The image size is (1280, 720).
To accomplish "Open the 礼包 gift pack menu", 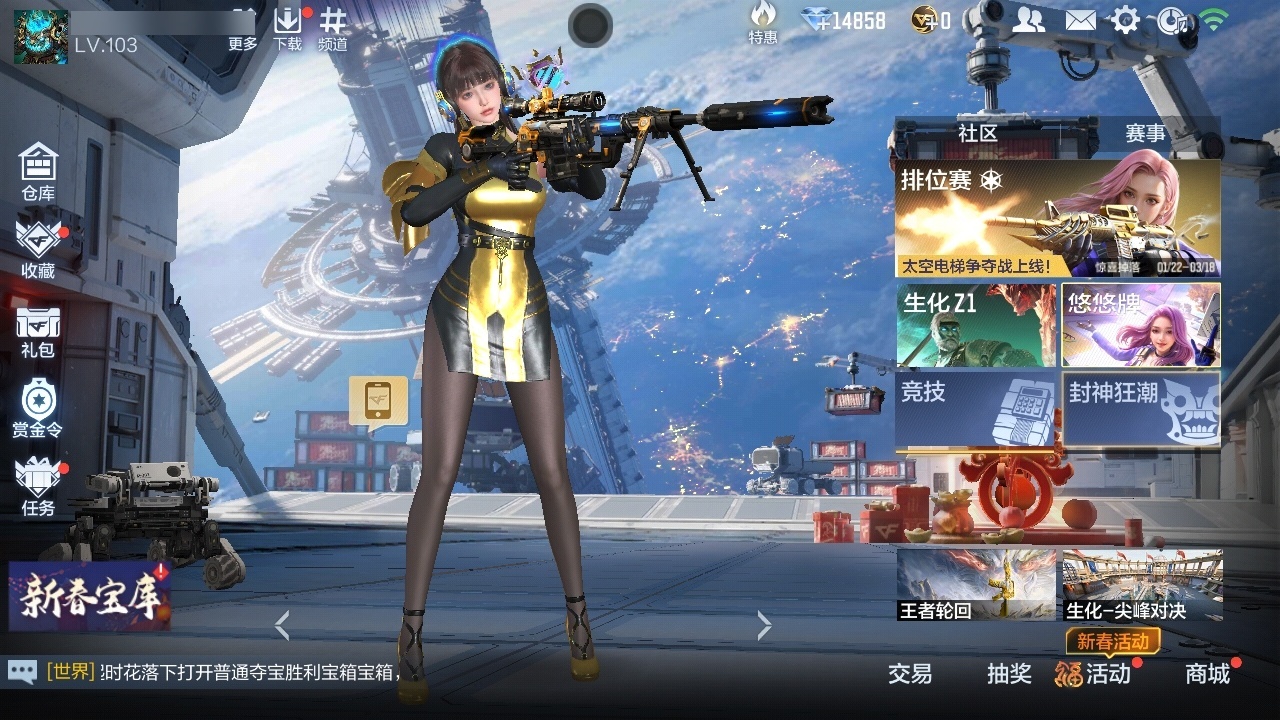I will pos(38,331).
